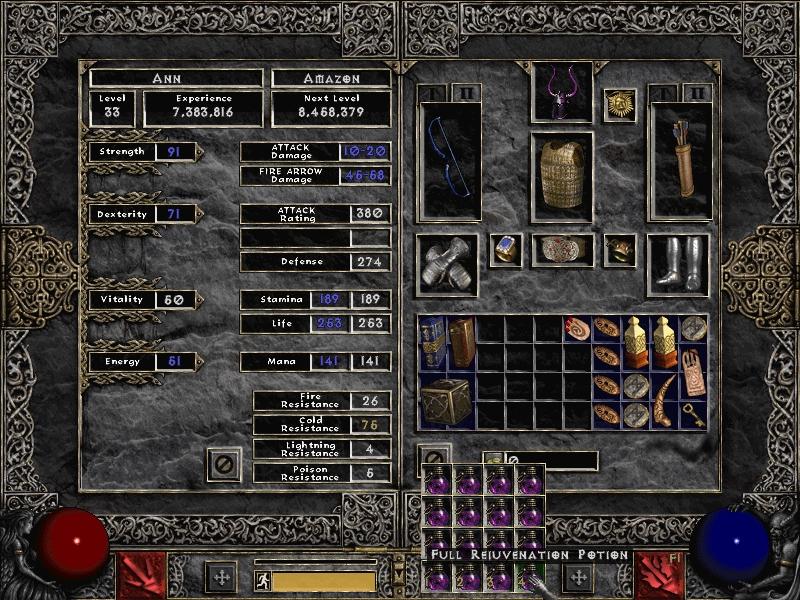Viewport: 800px width, 600px height.
Task: Close the character stats panel
Action: [x=224, y=464]
